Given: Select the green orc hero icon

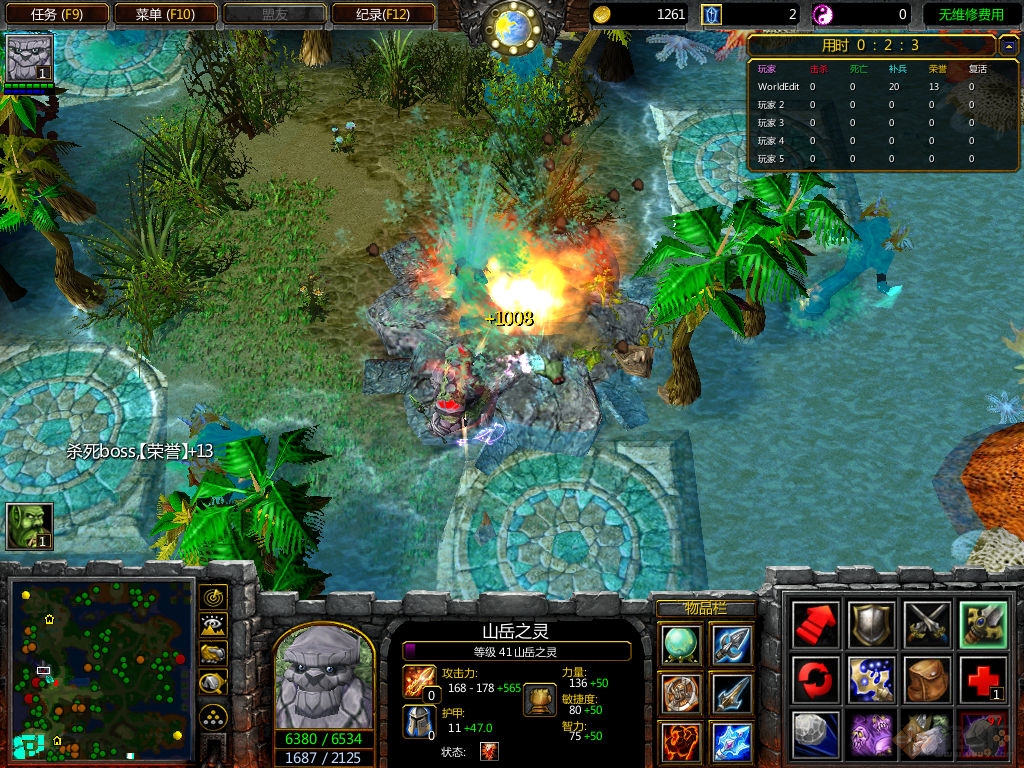Looking at the screenshot, I should (x=29, y=526).
